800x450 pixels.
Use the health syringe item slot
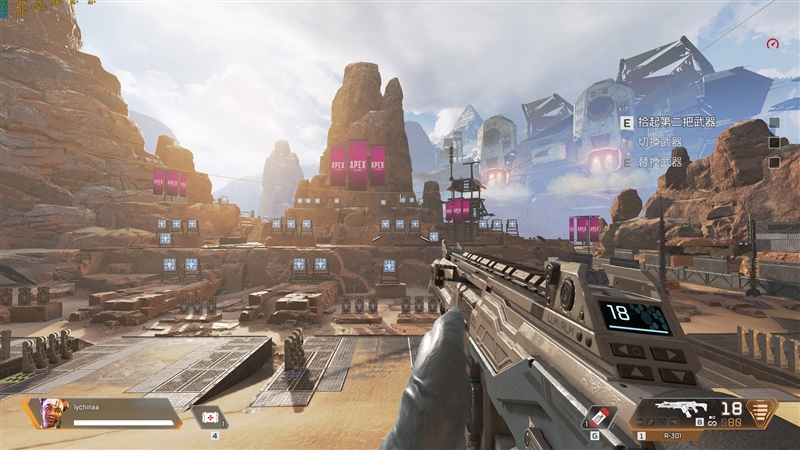coord(211,418)
